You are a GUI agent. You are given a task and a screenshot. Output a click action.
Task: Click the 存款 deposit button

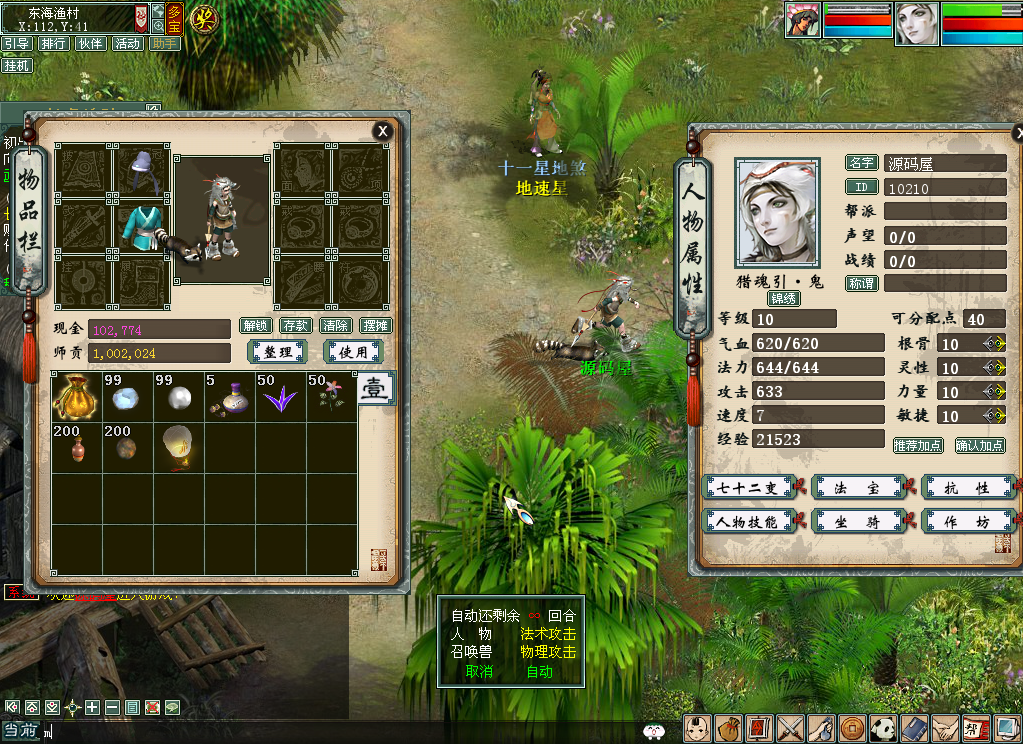coord(295,326)
